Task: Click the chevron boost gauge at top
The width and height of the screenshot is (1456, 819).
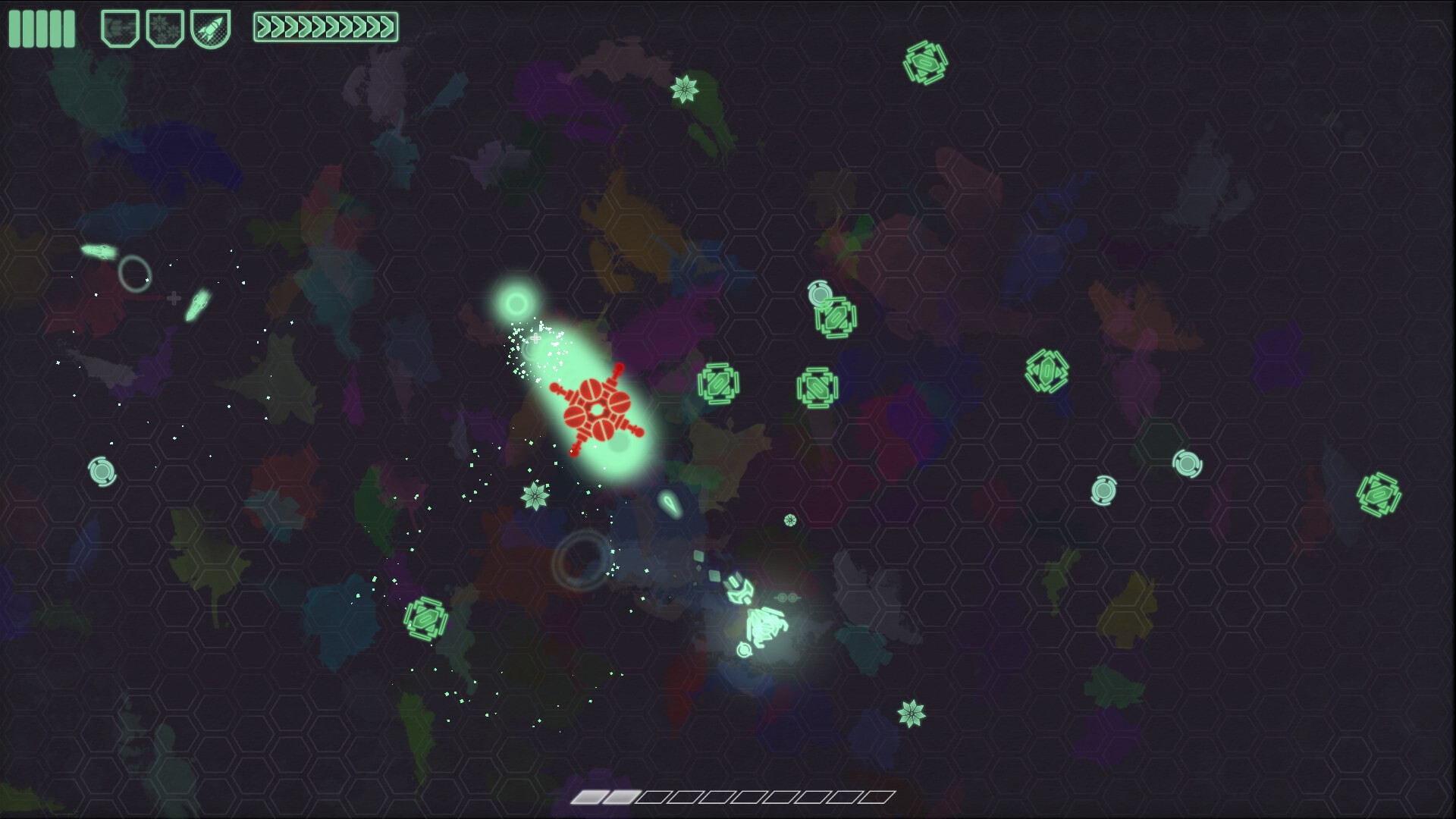Action: tap(328, 25)
